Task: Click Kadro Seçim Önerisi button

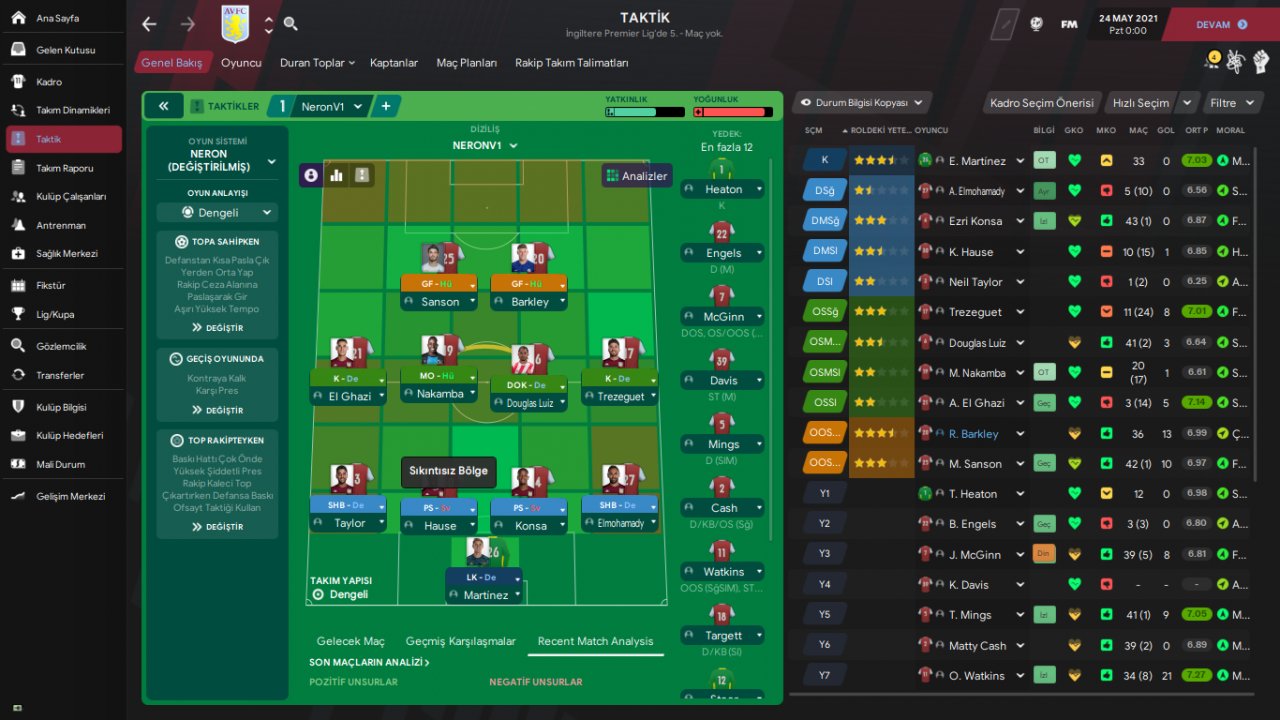Action: click(x=1041, y=103)
